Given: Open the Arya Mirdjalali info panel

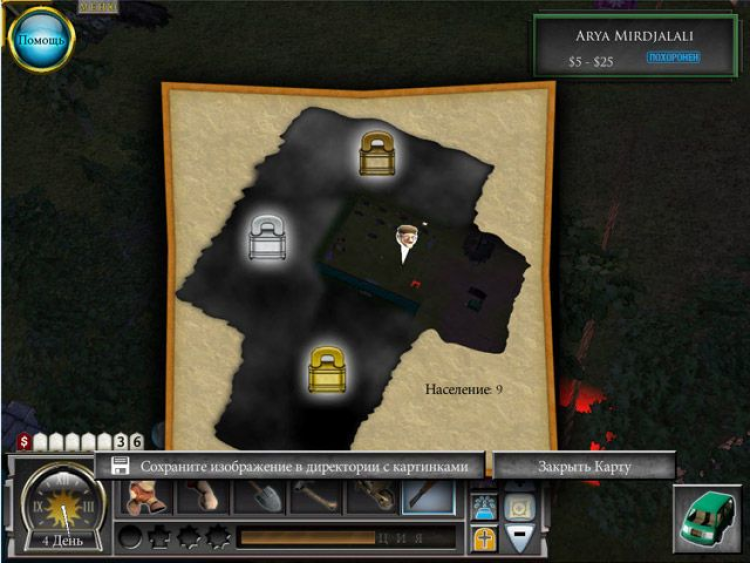Looking at the screenshot, I should coord(635,45).
